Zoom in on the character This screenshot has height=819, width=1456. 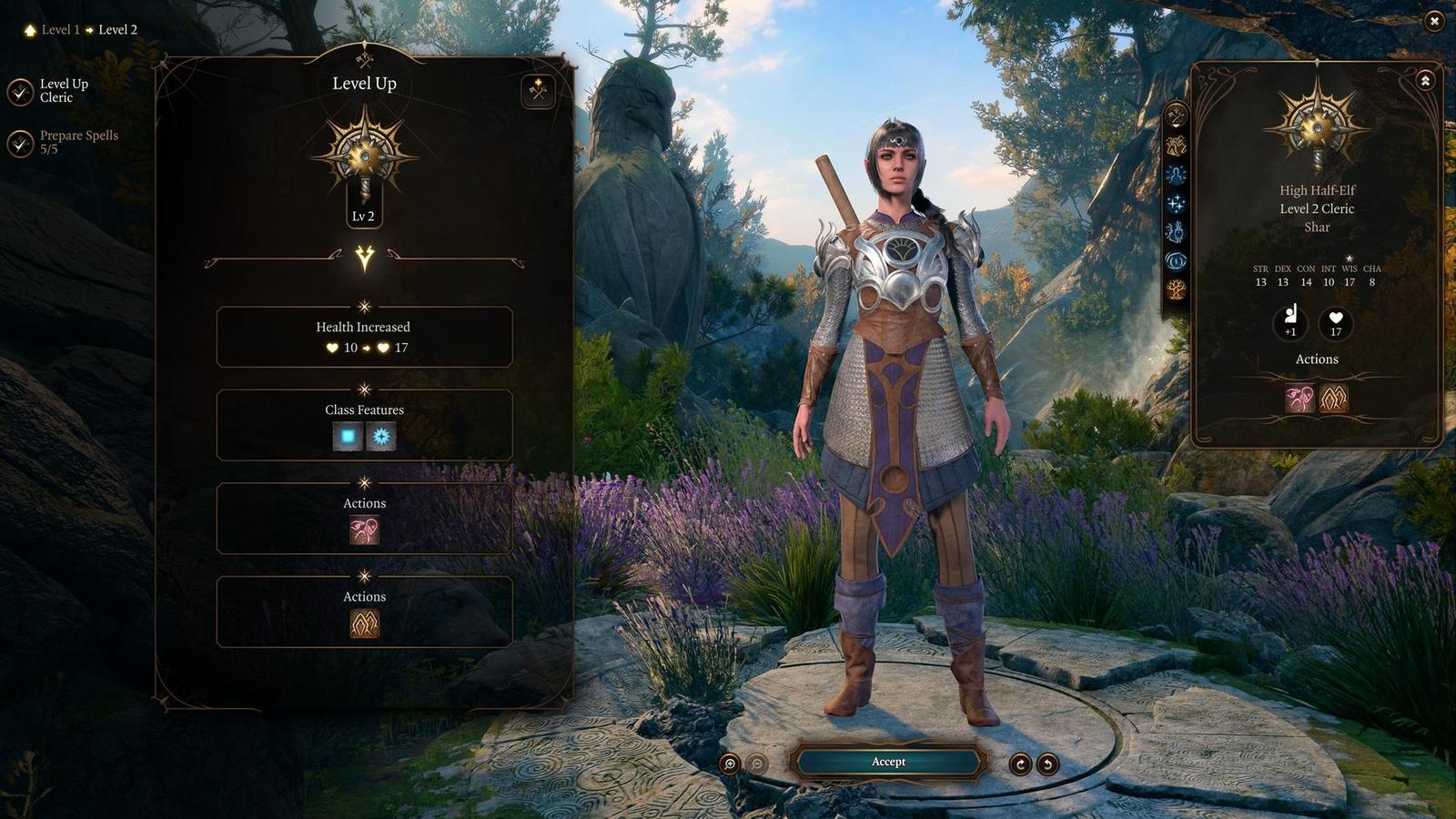pos(729,764)
